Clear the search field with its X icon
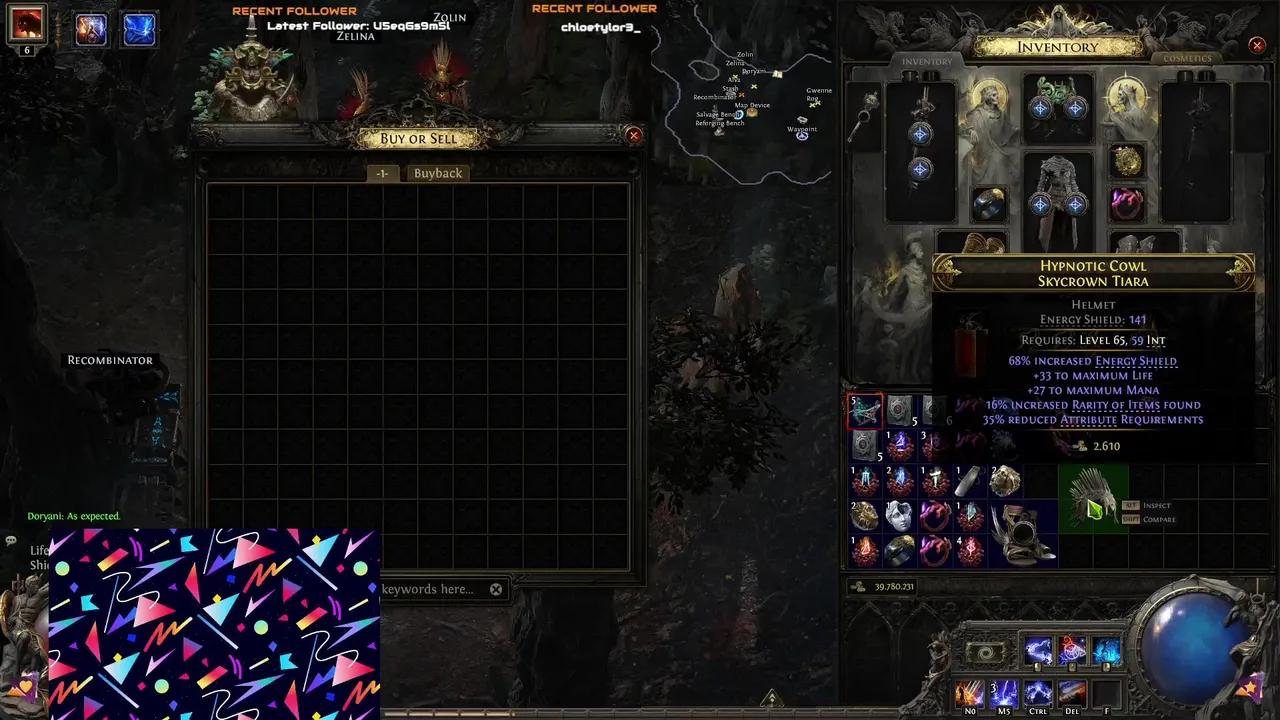Image resolution: width=1280 pixels, height=720 pixels. [x=496, y=589]
